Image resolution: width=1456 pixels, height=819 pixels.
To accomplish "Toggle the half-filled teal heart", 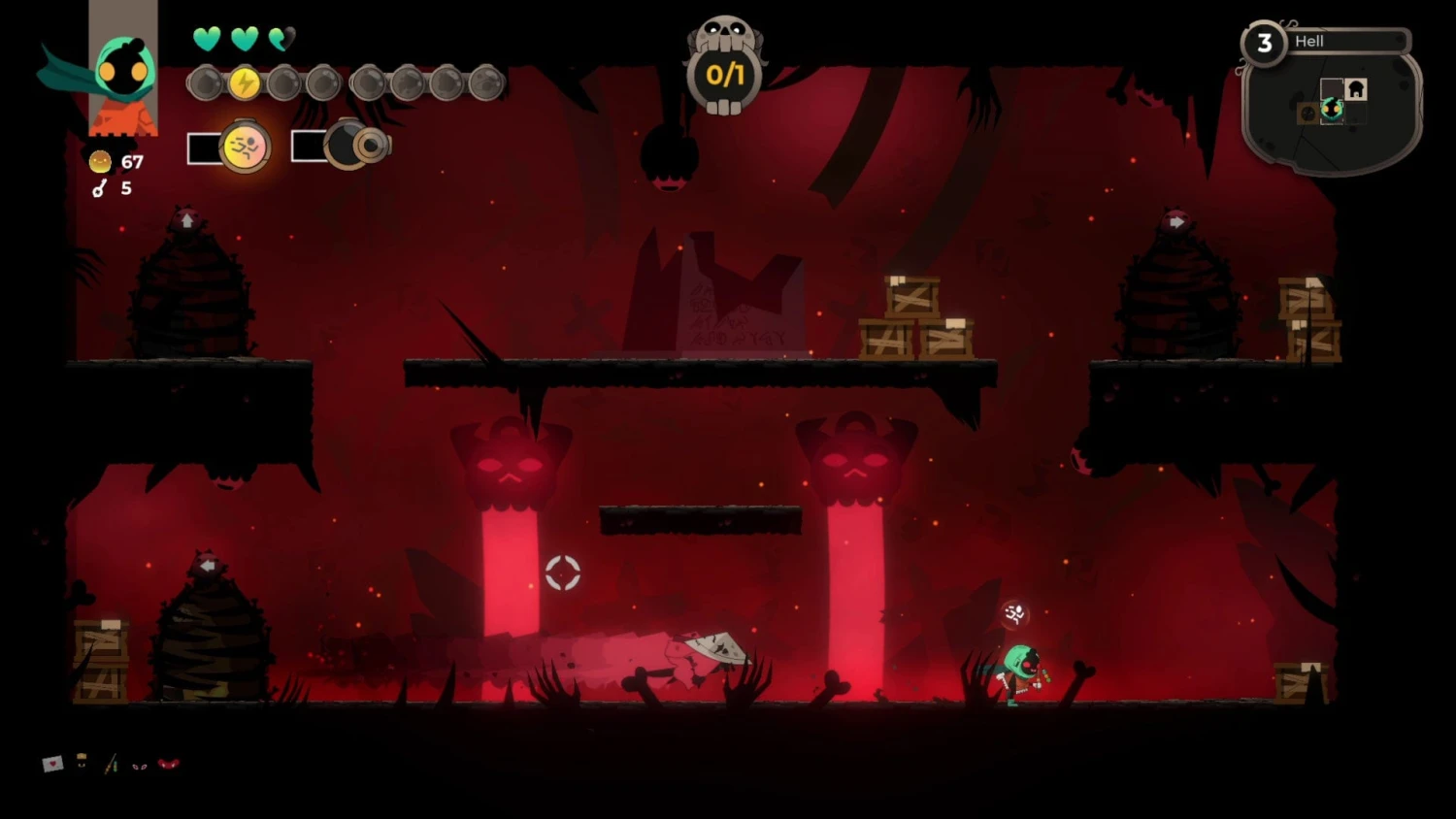I will 281,39.
